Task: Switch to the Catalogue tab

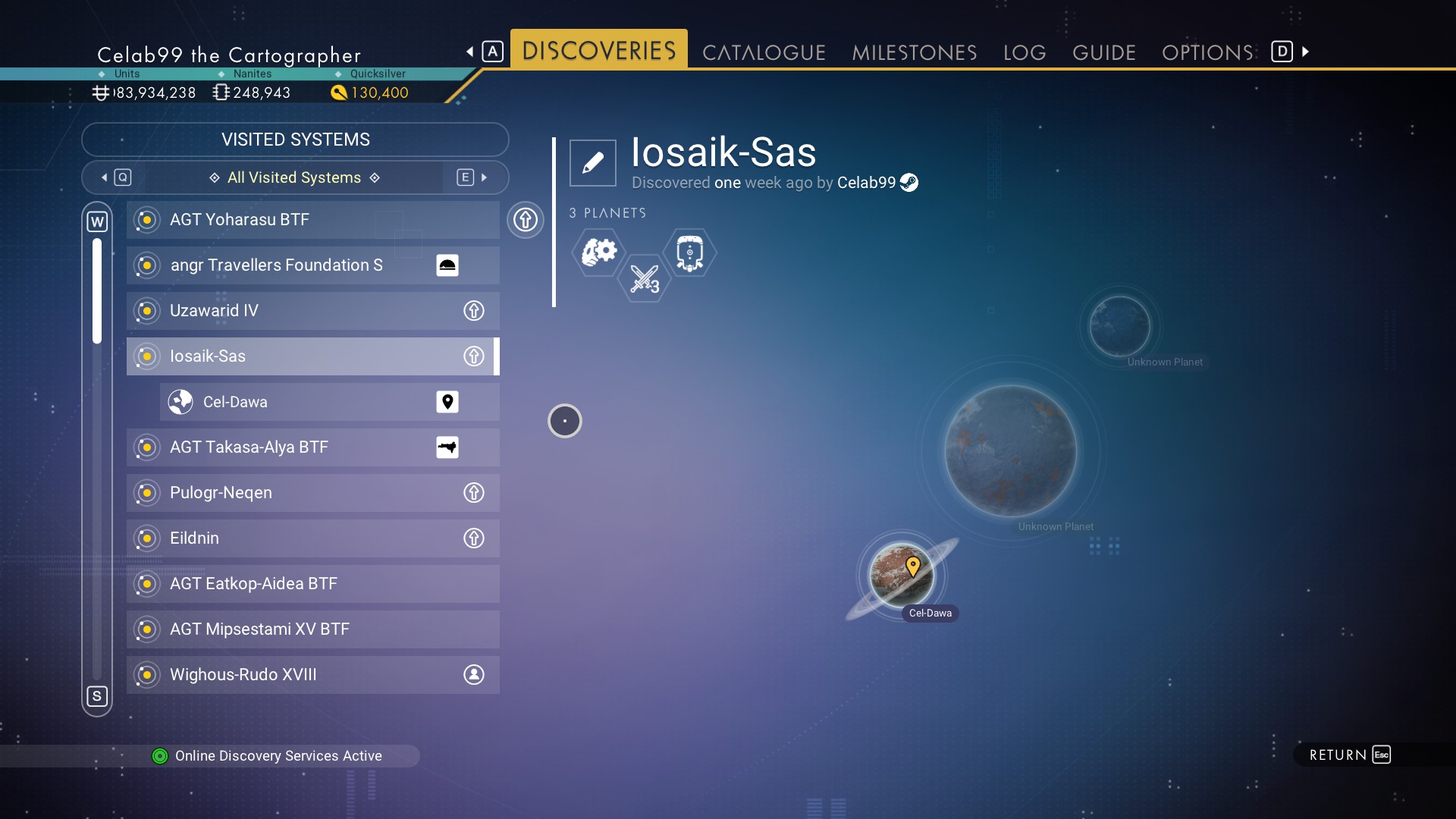Action: pyautogui.click(x=763, y=52)
